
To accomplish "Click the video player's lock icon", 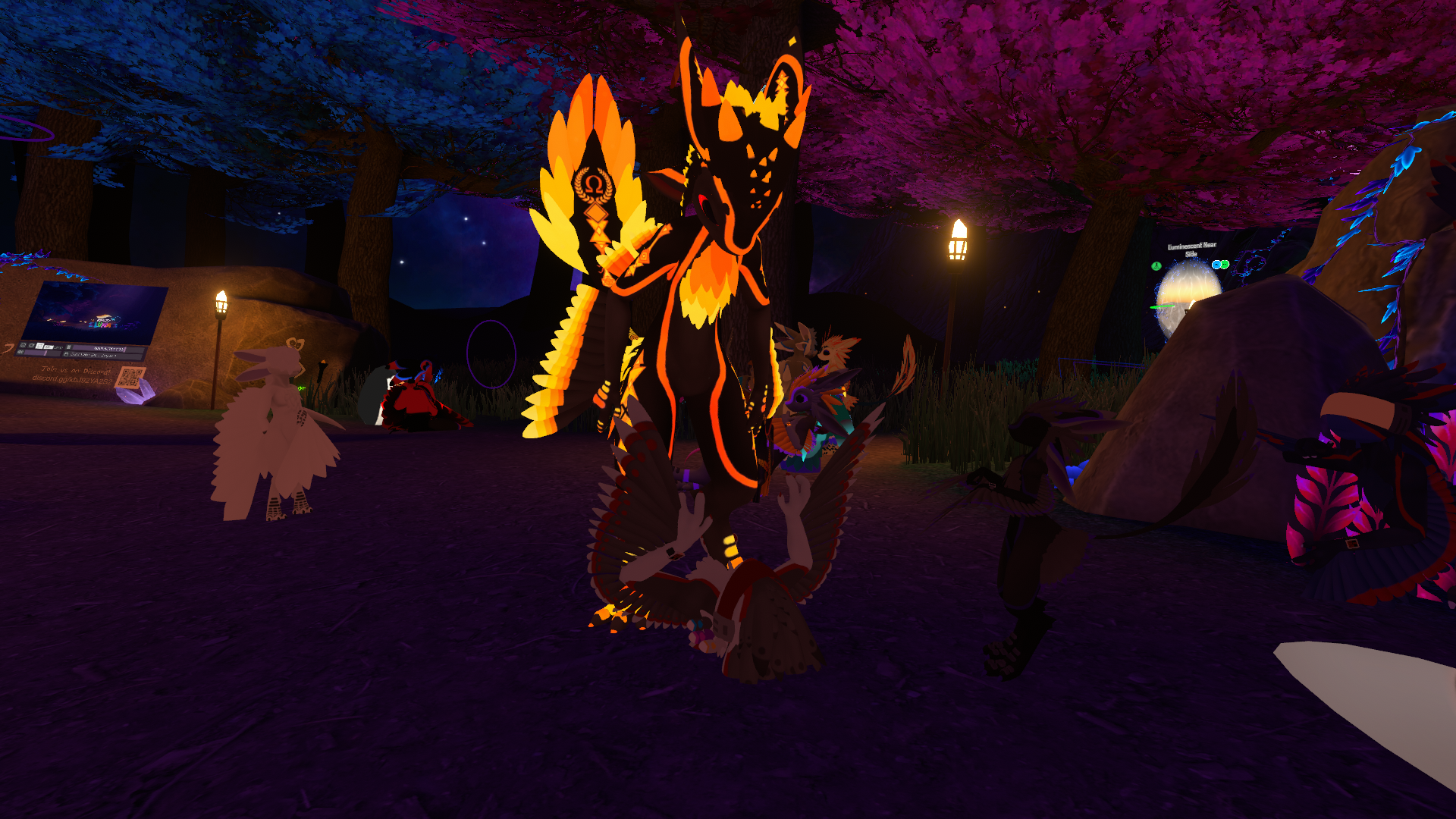I will [66, 354].
